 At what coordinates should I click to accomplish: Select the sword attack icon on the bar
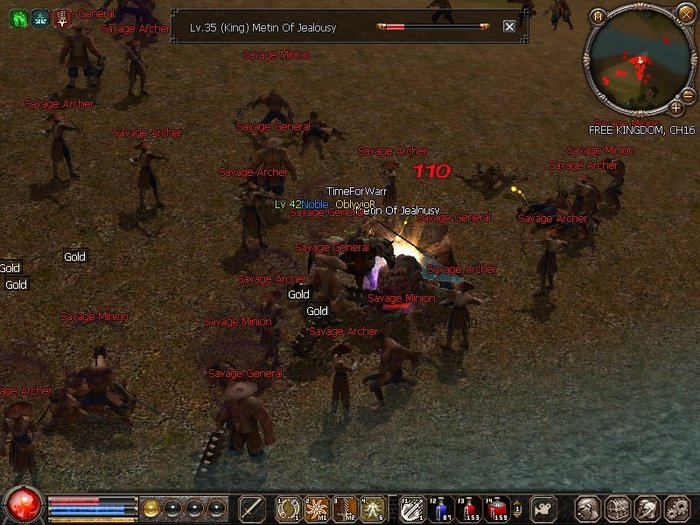(252, 508)
